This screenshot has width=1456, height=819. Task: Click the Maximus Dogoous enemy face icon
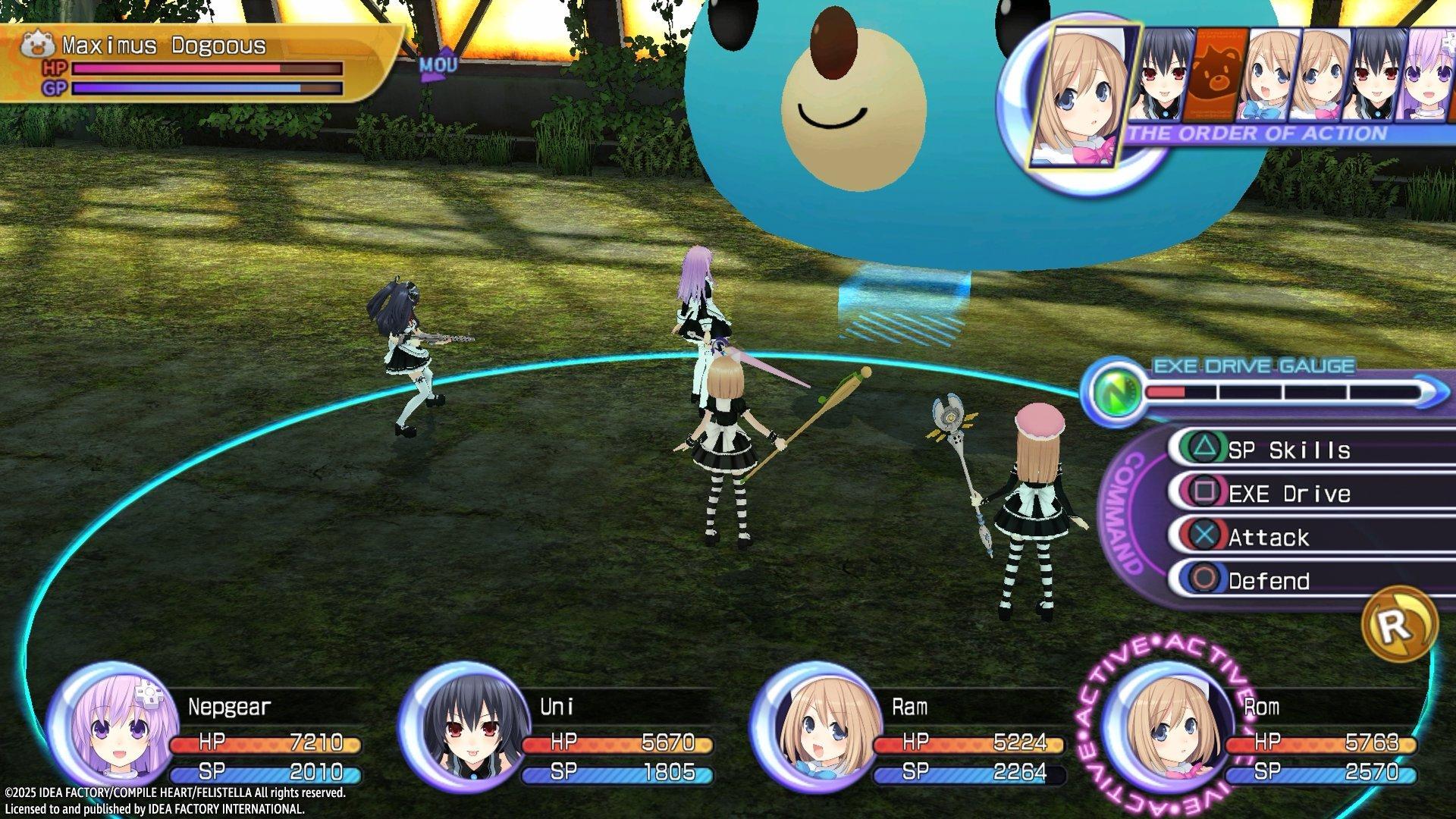tap(37, 43)
